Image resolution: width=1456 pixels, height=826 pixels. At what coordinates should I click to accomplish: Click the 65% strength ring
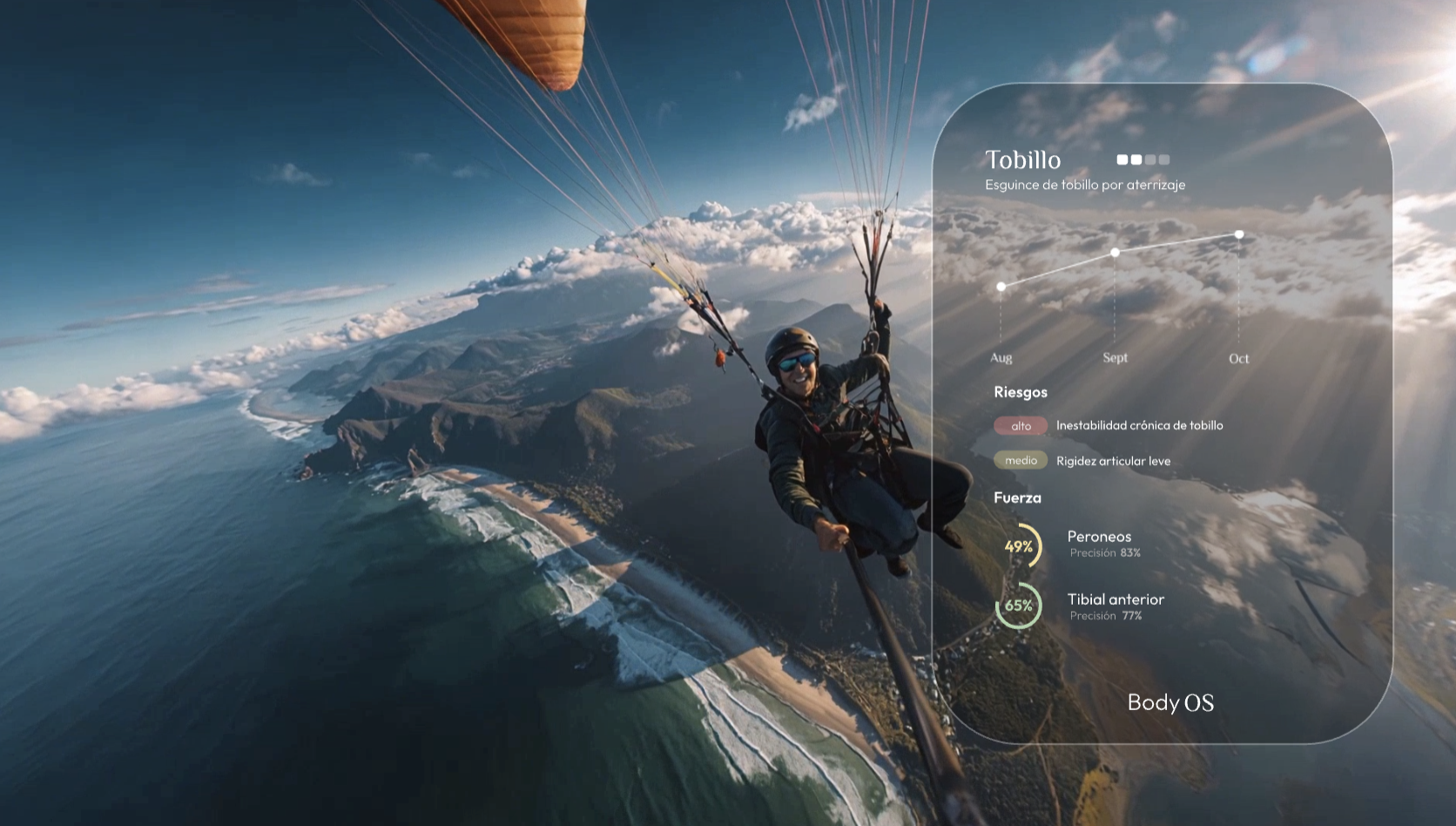click(x=1019, y=606)
